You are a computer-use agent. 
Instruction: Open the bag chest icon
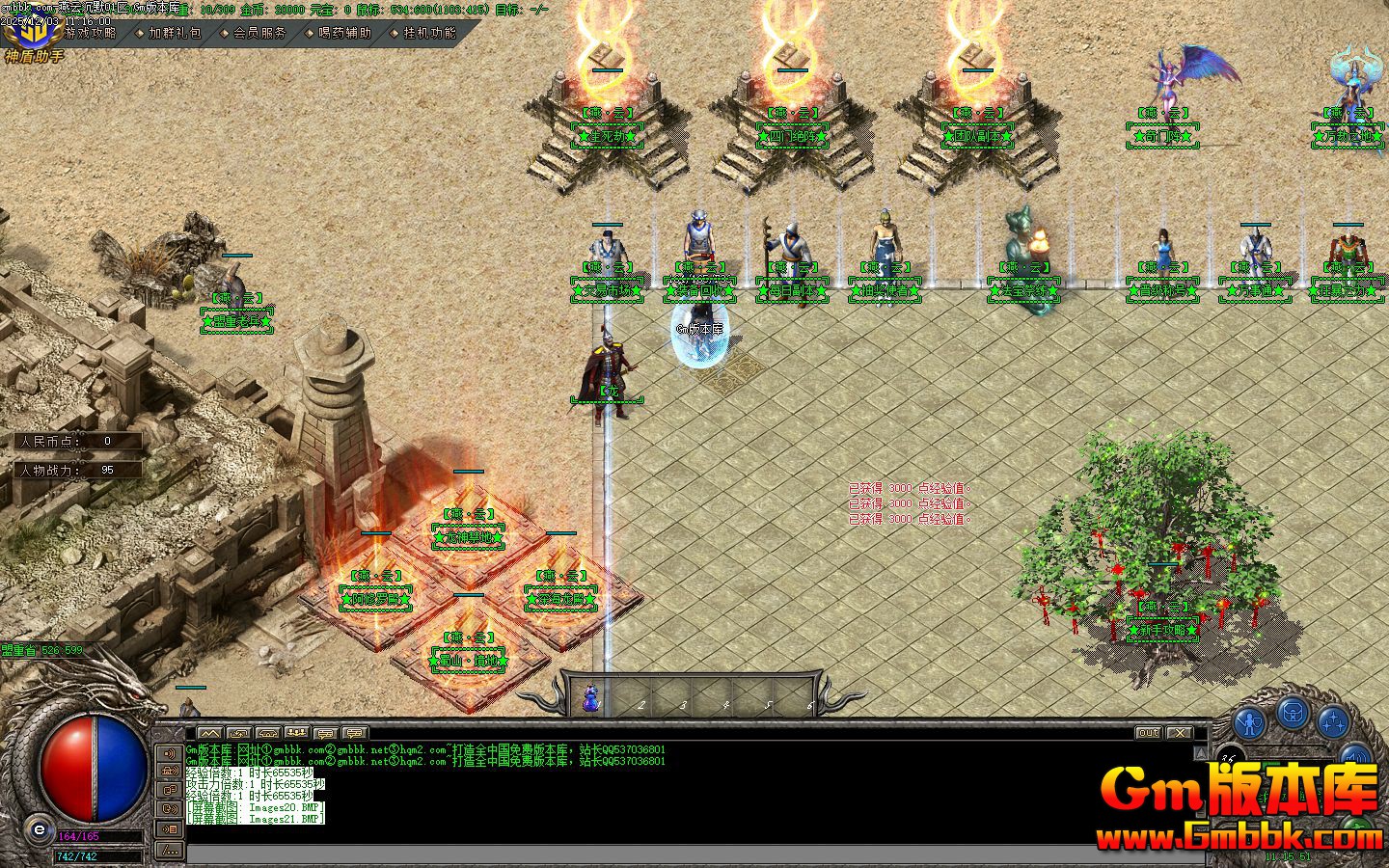1293,714
